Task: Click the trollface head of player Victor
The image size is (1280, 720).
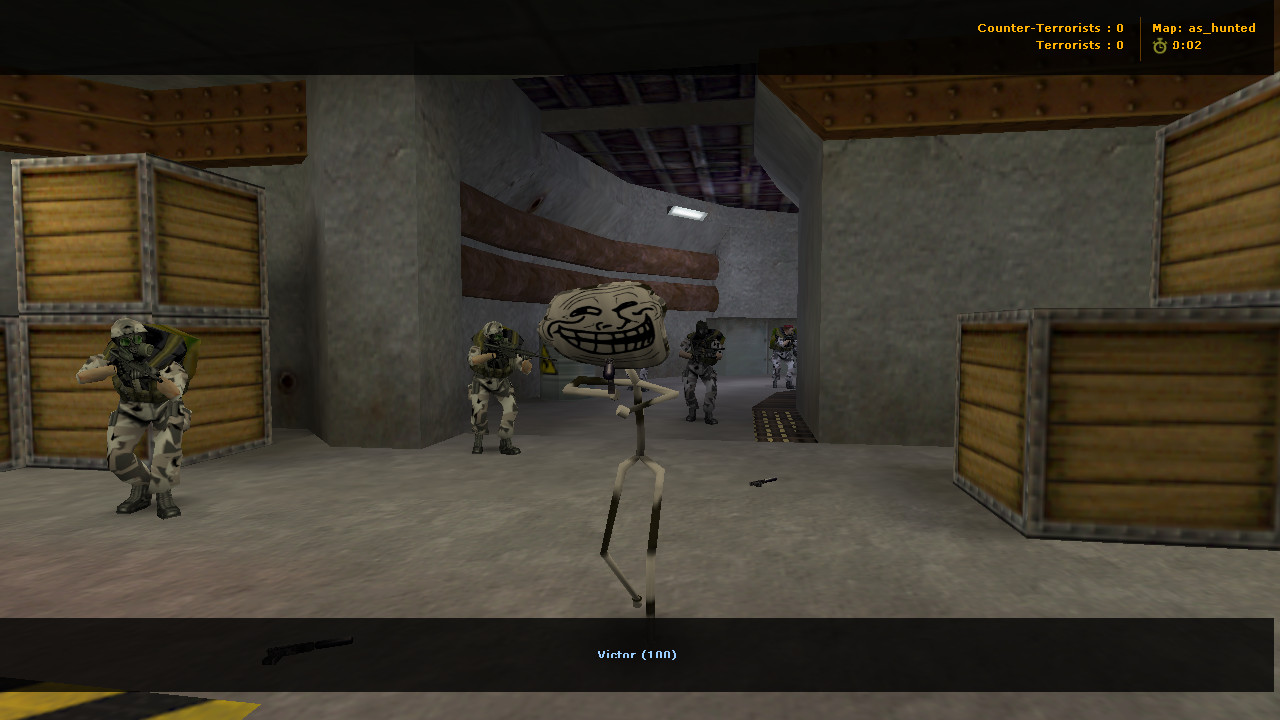Action: [602, 322]
